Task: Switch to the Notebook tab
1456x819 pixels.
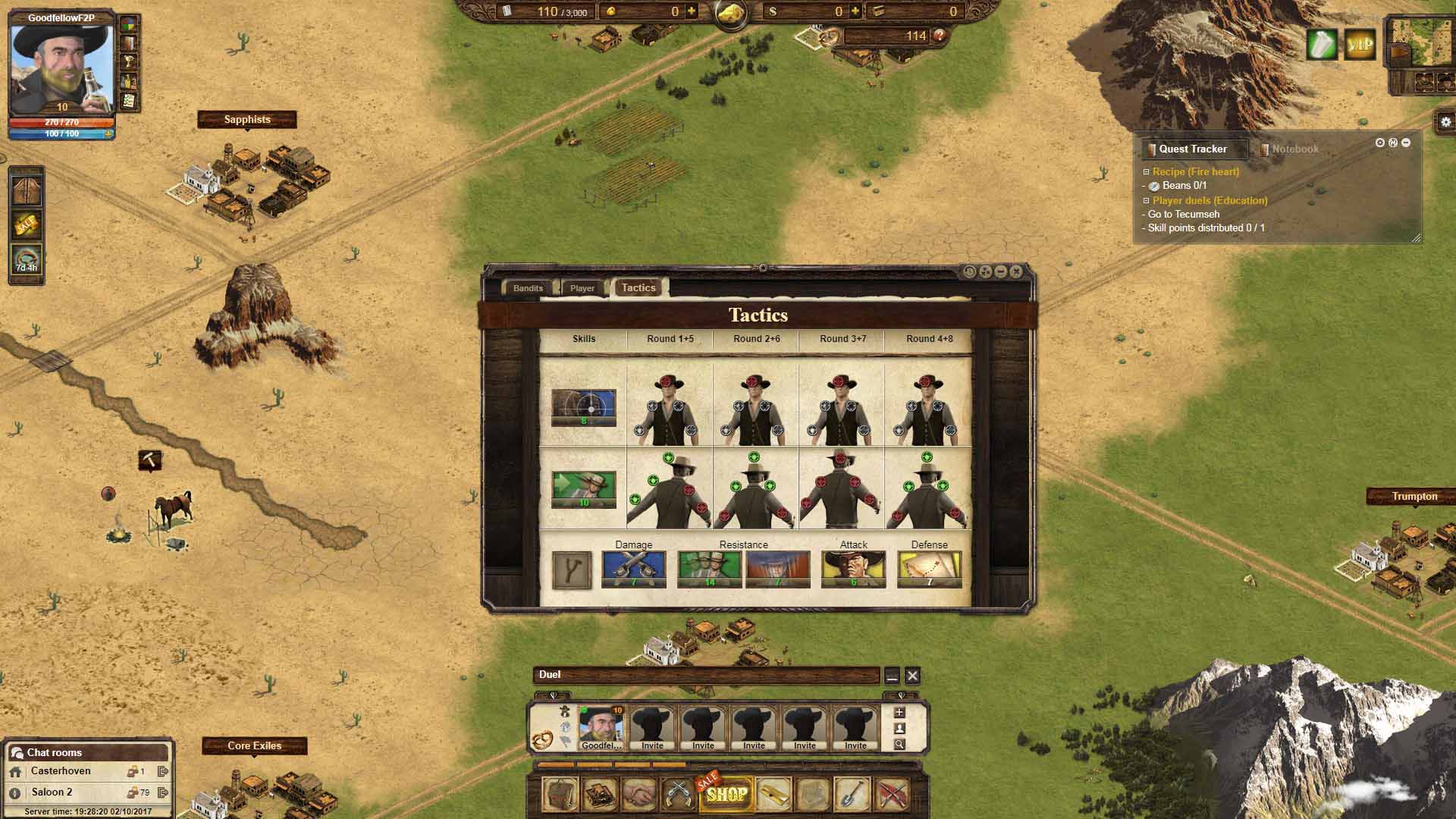Action: 1294,149
